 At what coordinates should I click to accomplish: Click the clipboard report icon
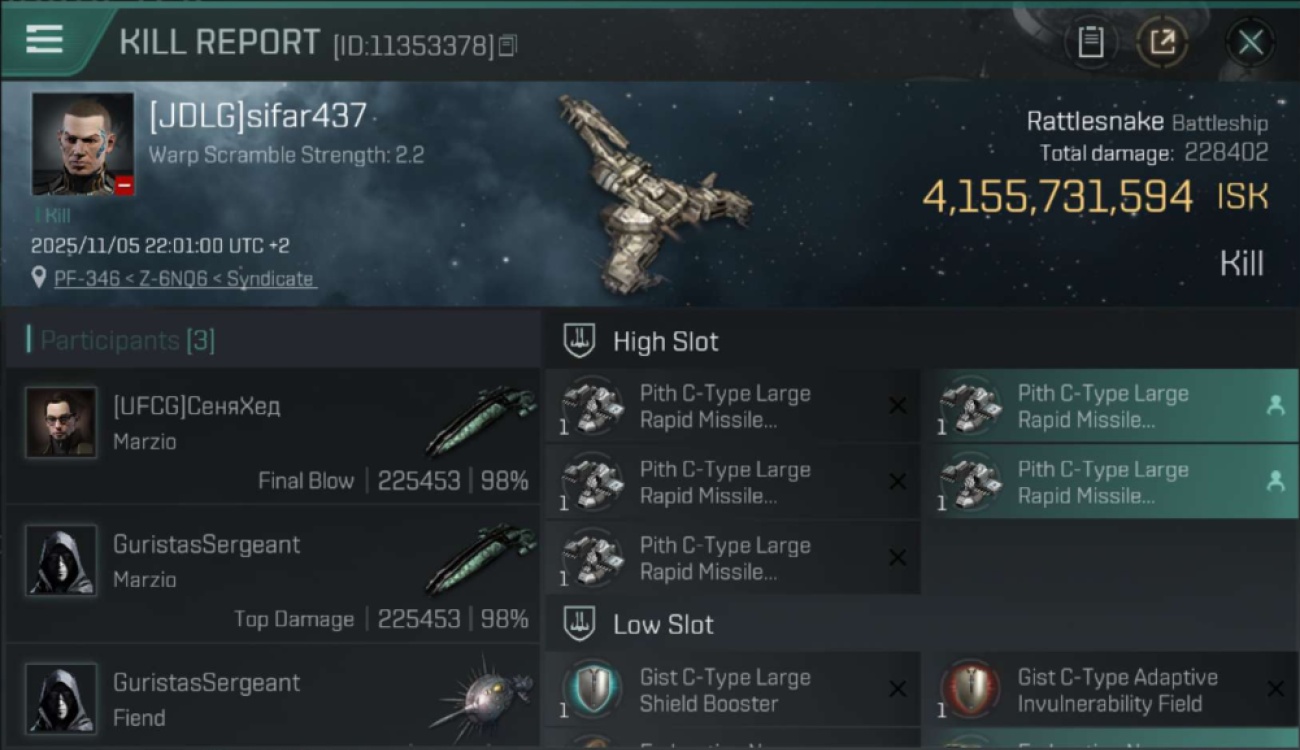(1091, 42)
